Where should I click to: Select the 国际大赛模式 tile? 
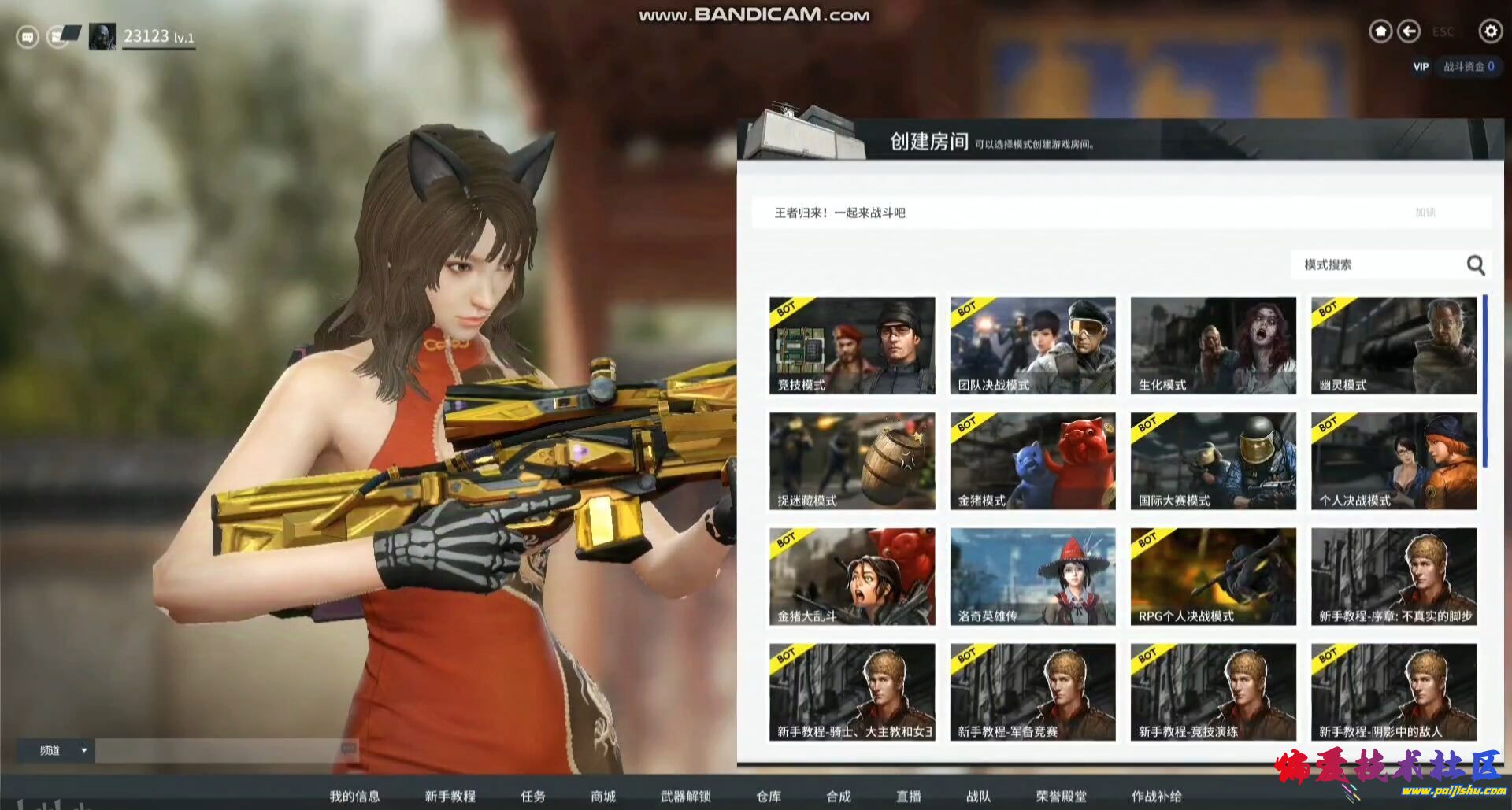point(1213,460)
